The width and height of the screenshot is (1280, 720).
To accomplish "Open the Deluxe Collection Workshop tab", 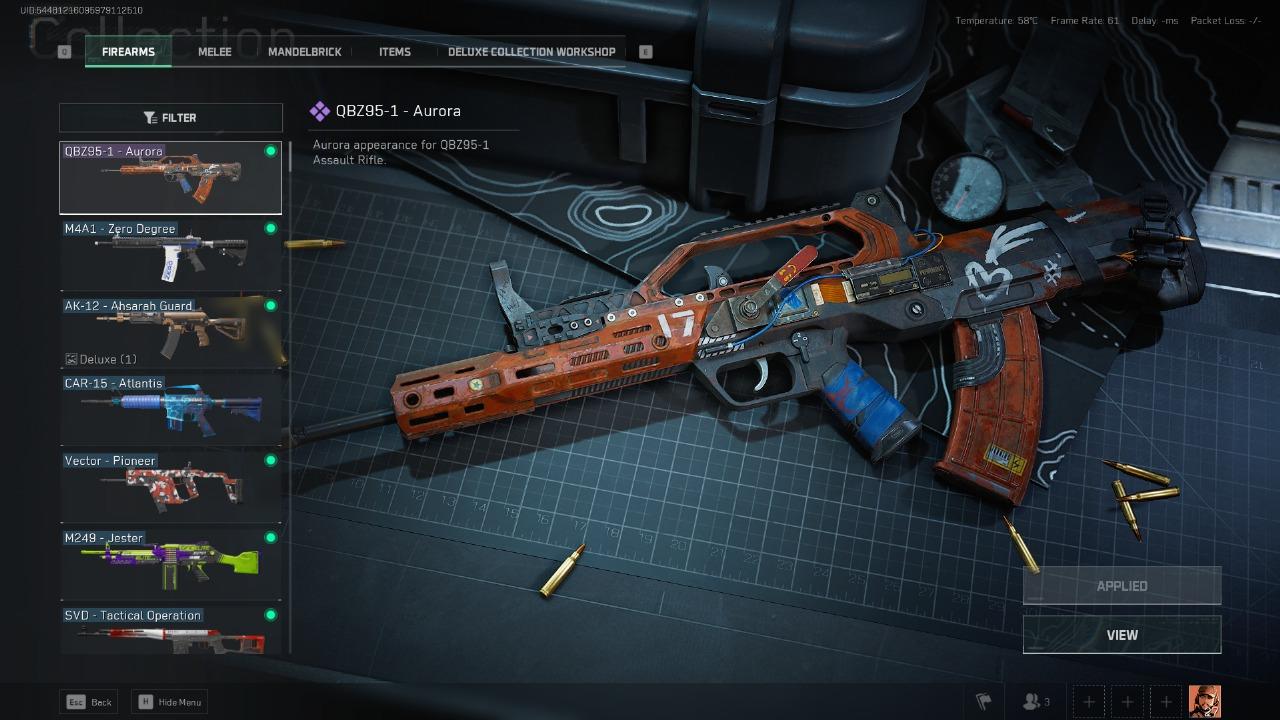I will tap(531, 52).
